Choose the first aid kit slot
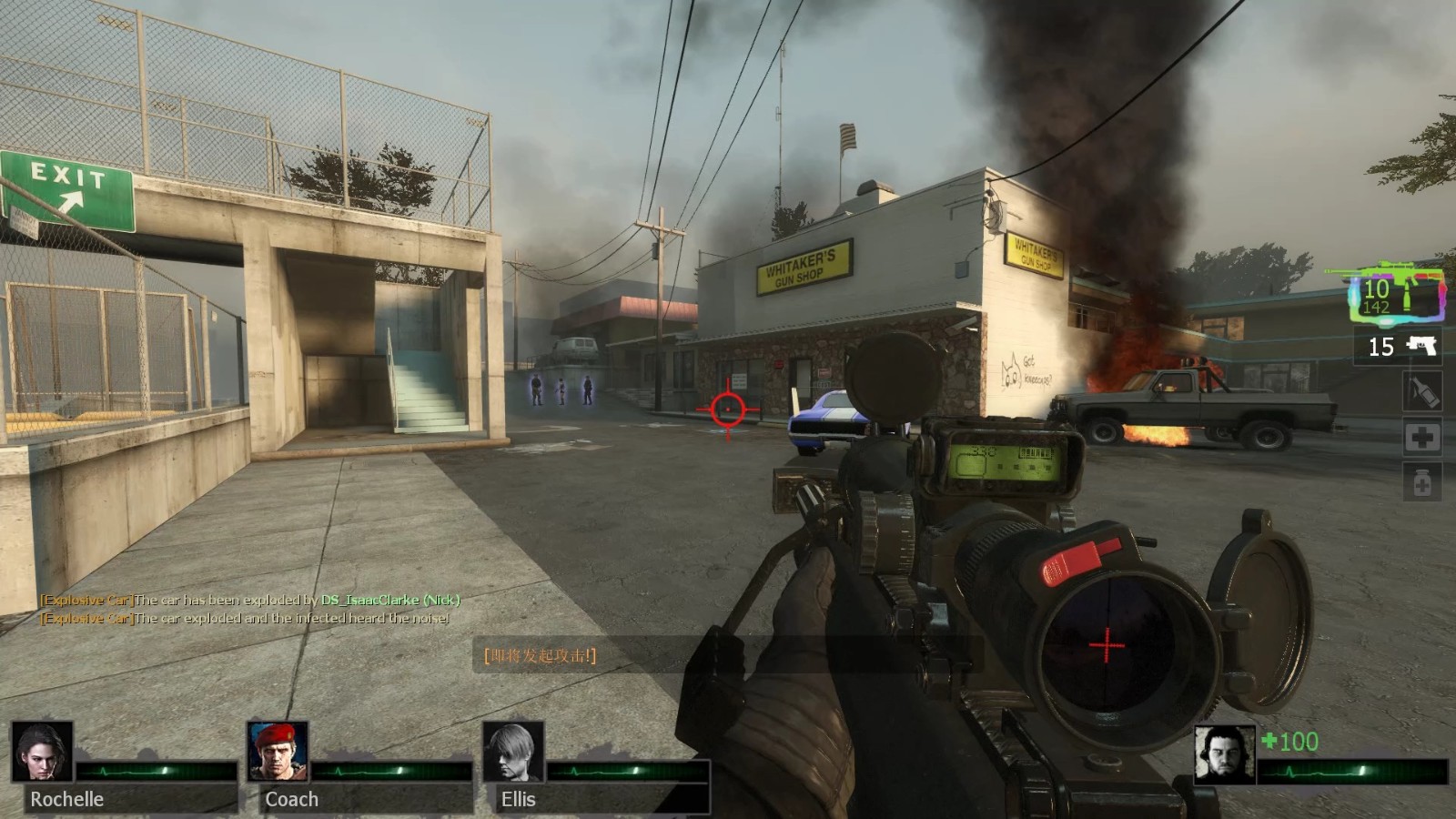Image resolution: width=1456 pixels, height=819 pixels. tap(1422, 438)
